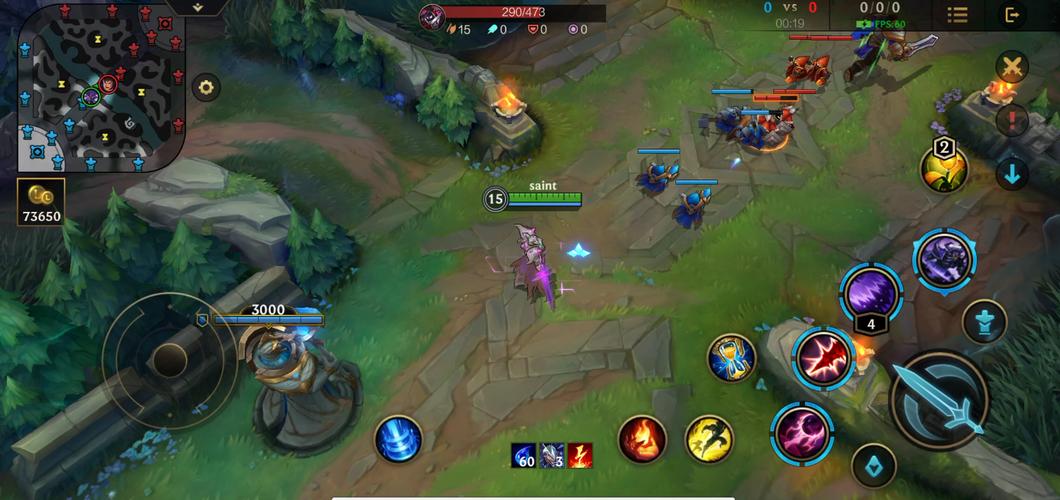Send the blue down-arrow ping
The height and width of the screenshot is (500, 1060).
(1012, 174)
